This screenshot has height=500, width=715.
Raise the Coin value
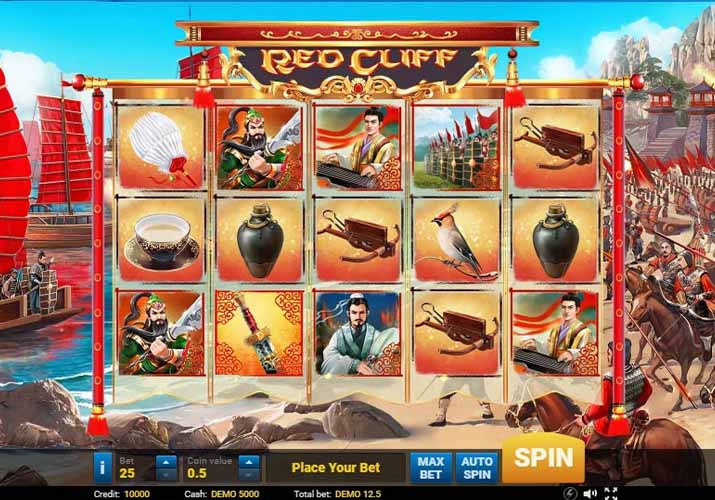(248, 461)
